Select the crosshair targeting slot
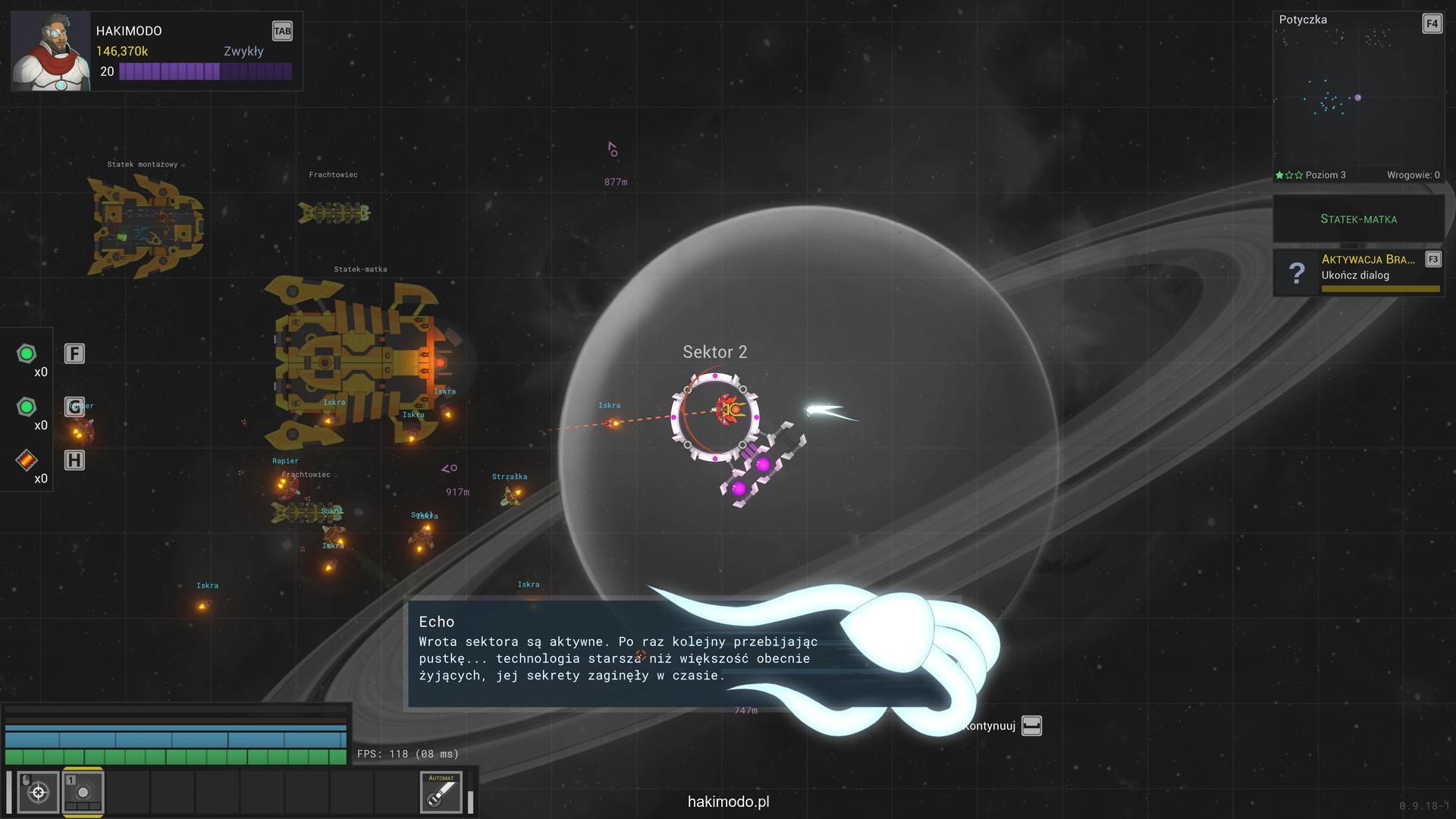This screenshot has width=1456, height=819. [x=38, y=792]
